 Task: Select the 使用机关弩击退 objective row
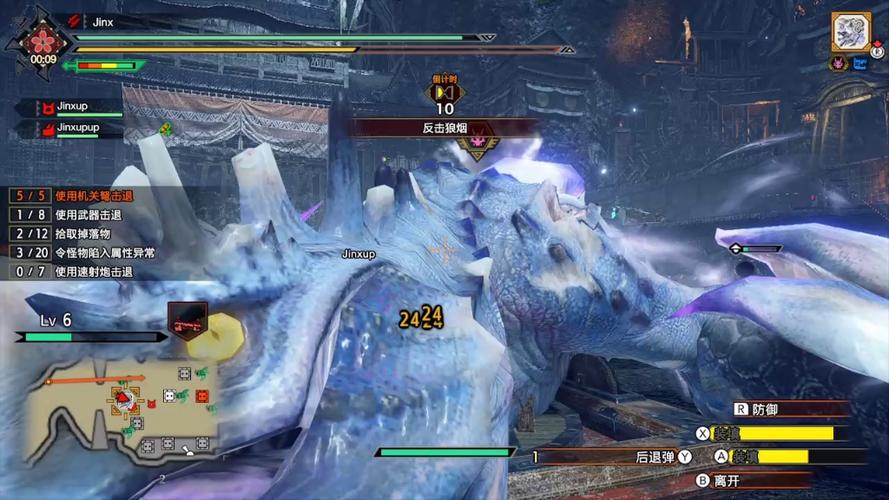click(x=75, y=196)
